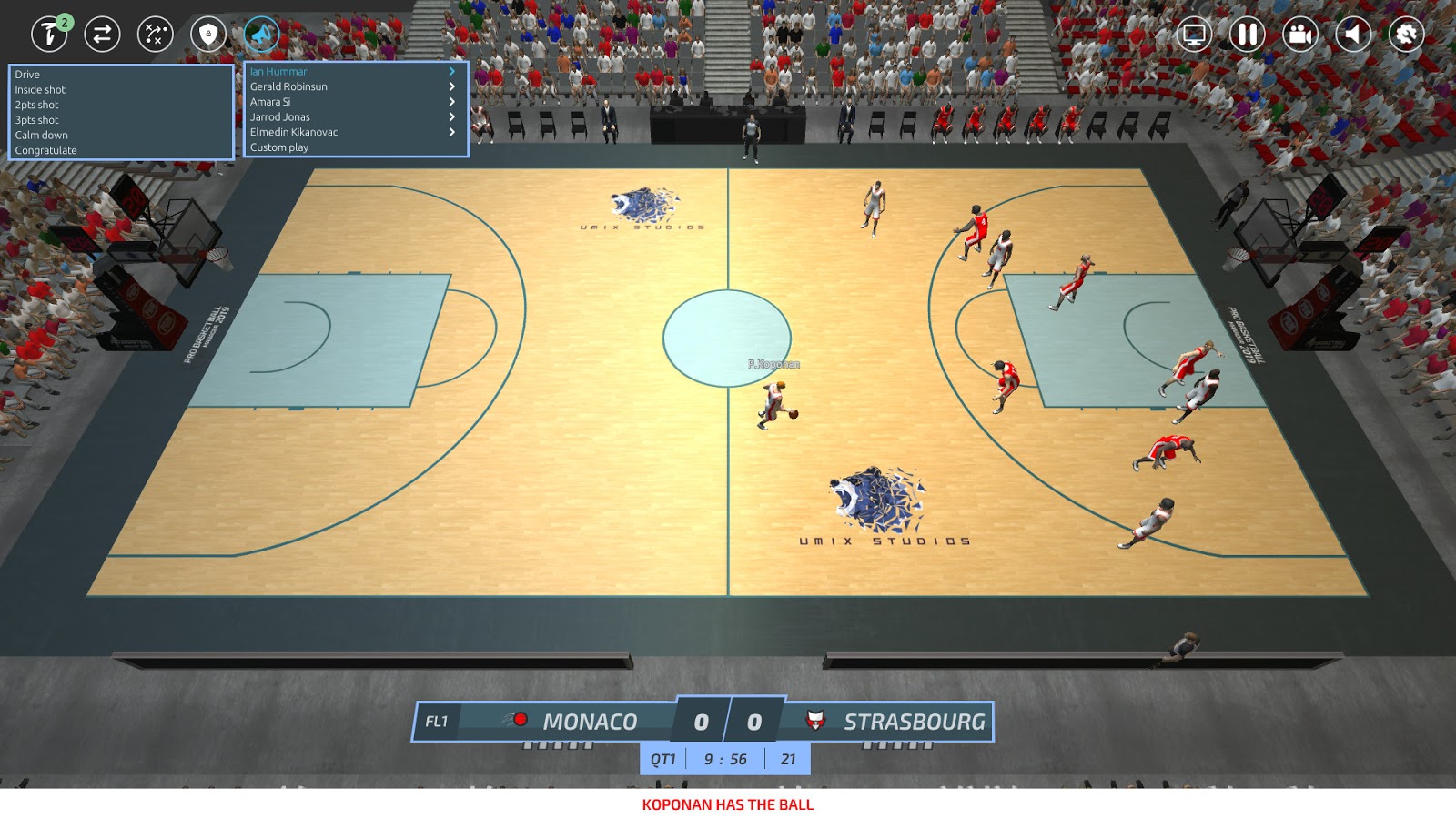1456x819 pixels.
Task: Switch camera view with the video camera icon
Action: click(1299, 33)
